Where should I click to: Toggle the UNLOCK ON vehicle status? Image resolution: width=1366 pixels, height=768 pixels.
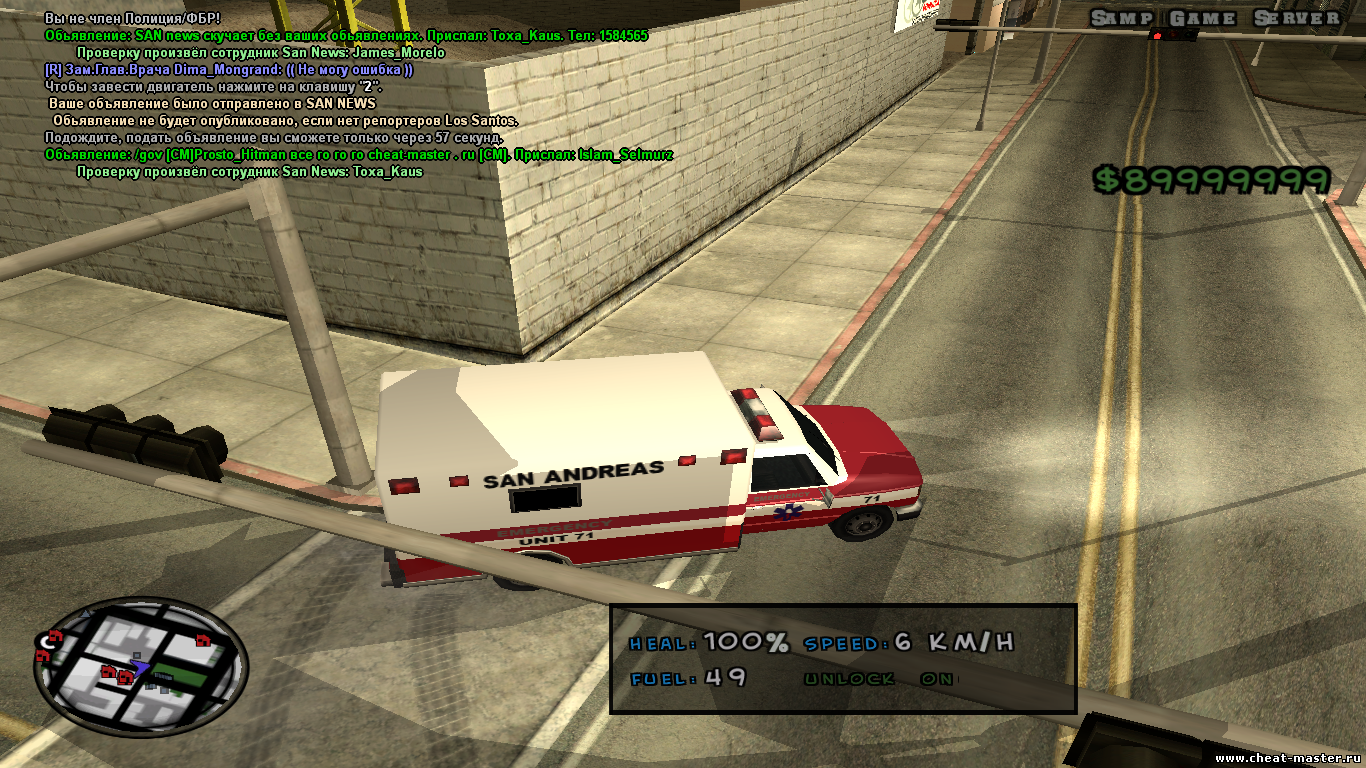pyautogui.click(x=880, y=679)
